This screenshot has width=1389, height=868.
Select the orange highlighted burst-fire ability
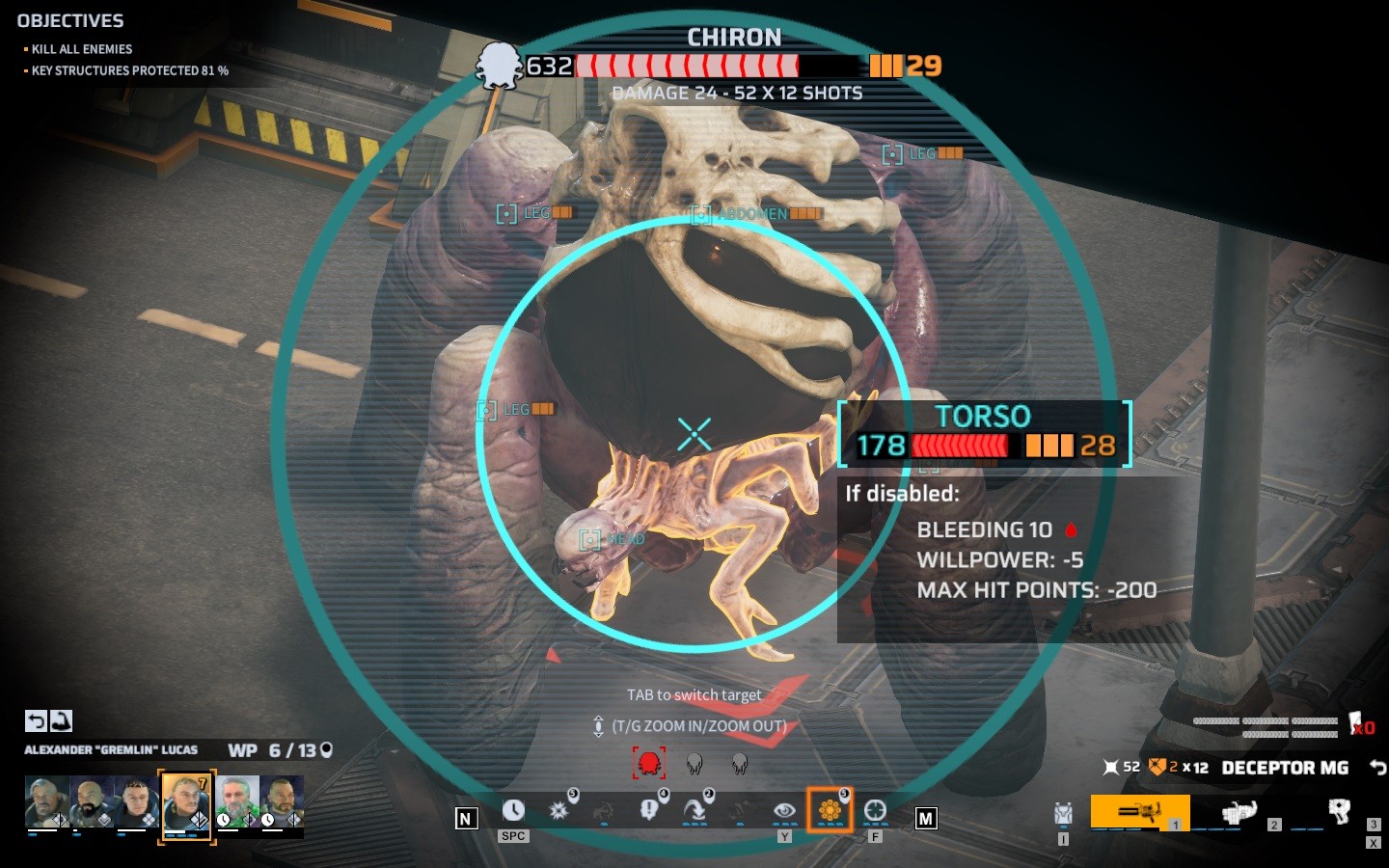click(x=830, y=811)
